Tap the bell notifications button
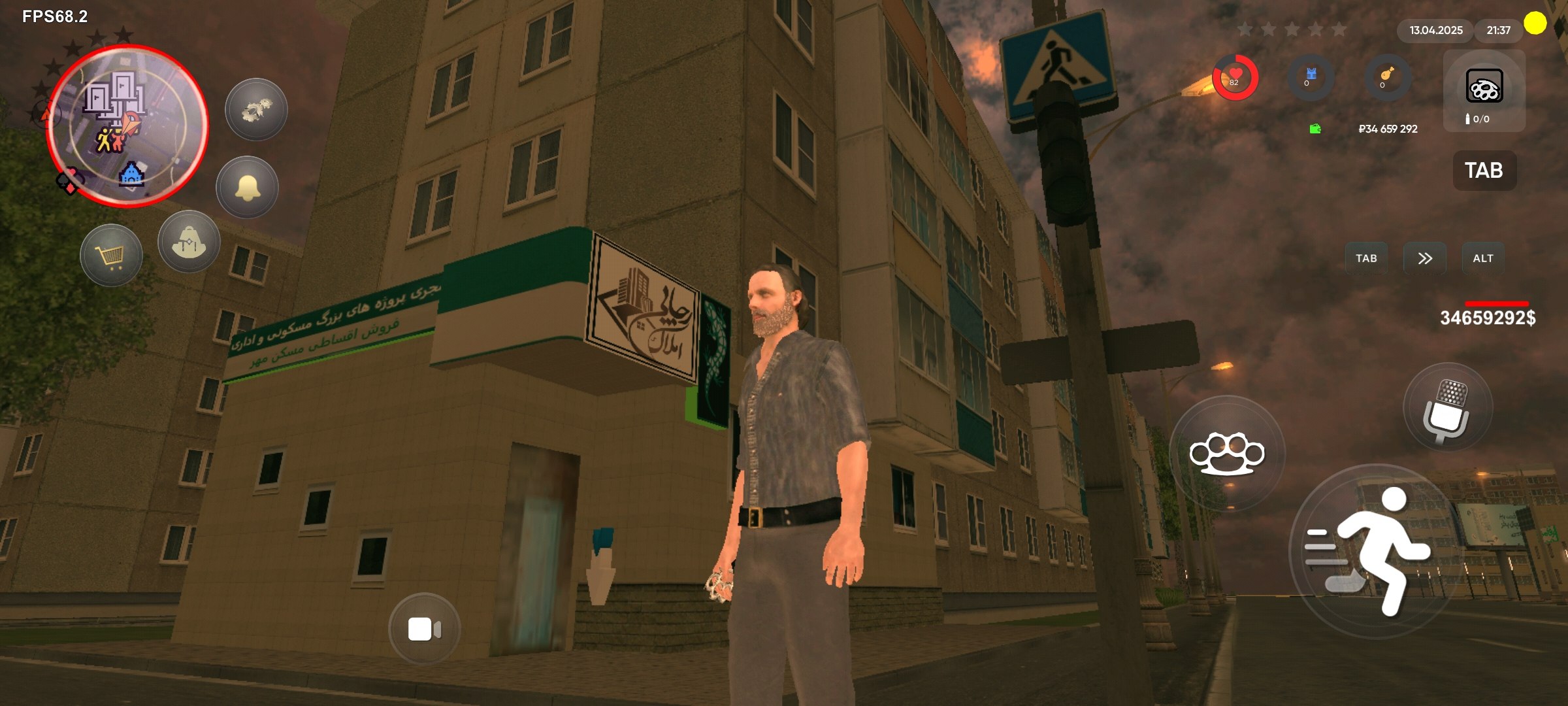Screen dimensions: 1568x706 click(248, 188)
